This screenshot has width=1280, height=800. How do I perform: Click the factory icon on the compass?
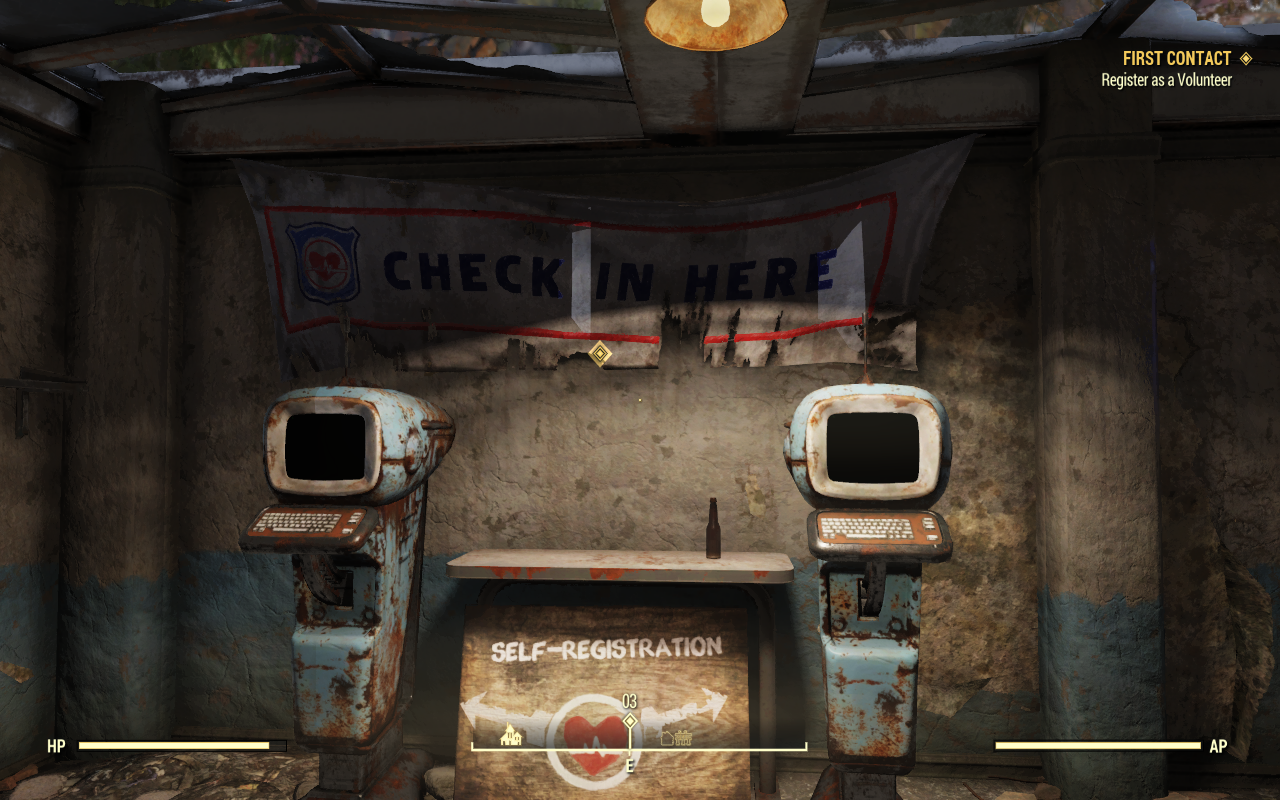683,738
